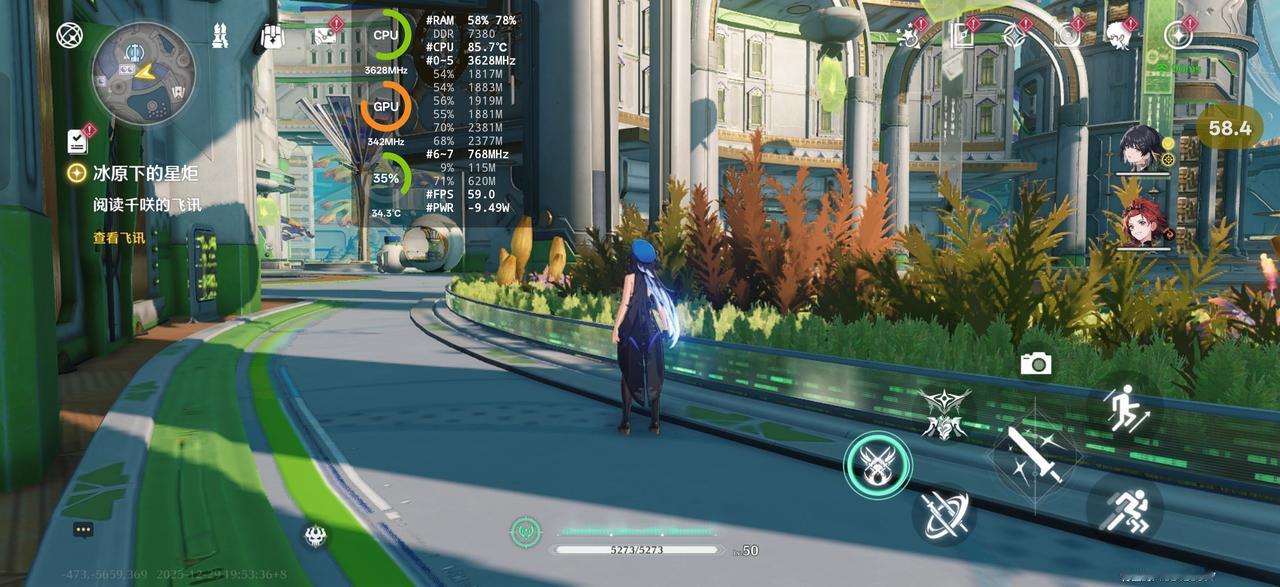Screen dimensions: 1280x587
Task: Open the white-haired character profile icon
Action: point(1118,36)
